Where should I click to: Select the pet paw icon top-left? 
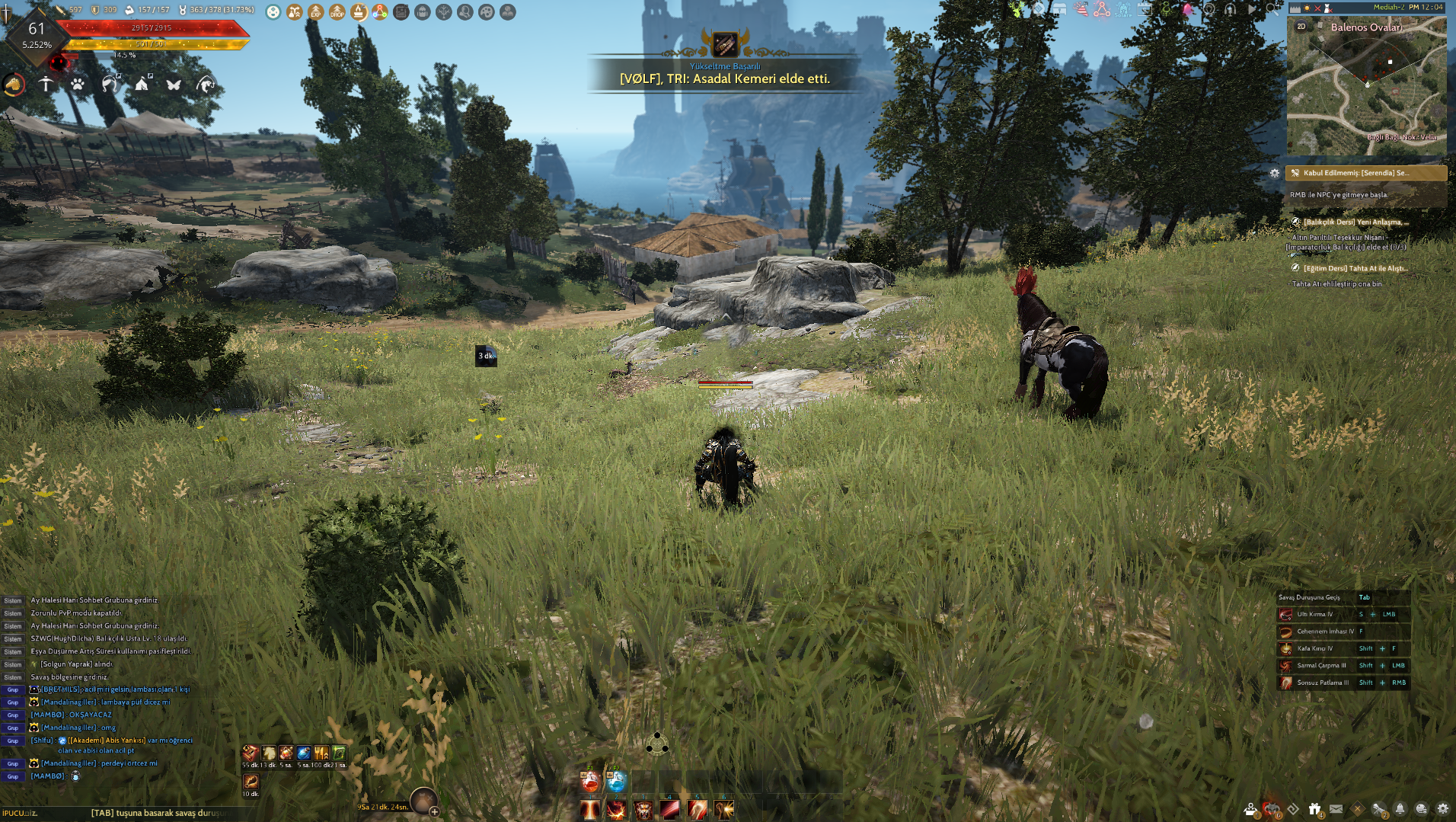coord(77,85)
